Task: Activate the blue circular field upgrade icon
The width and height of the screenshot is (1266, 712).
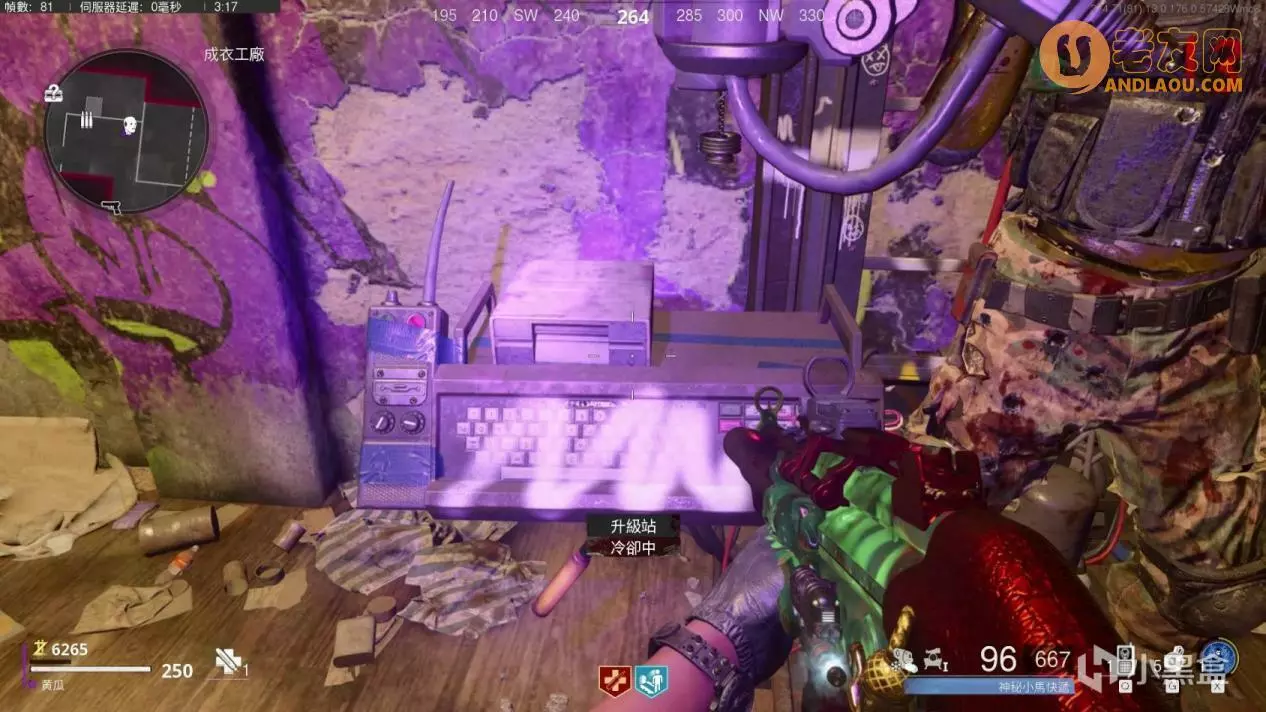Action: (x=1220, y=658)
